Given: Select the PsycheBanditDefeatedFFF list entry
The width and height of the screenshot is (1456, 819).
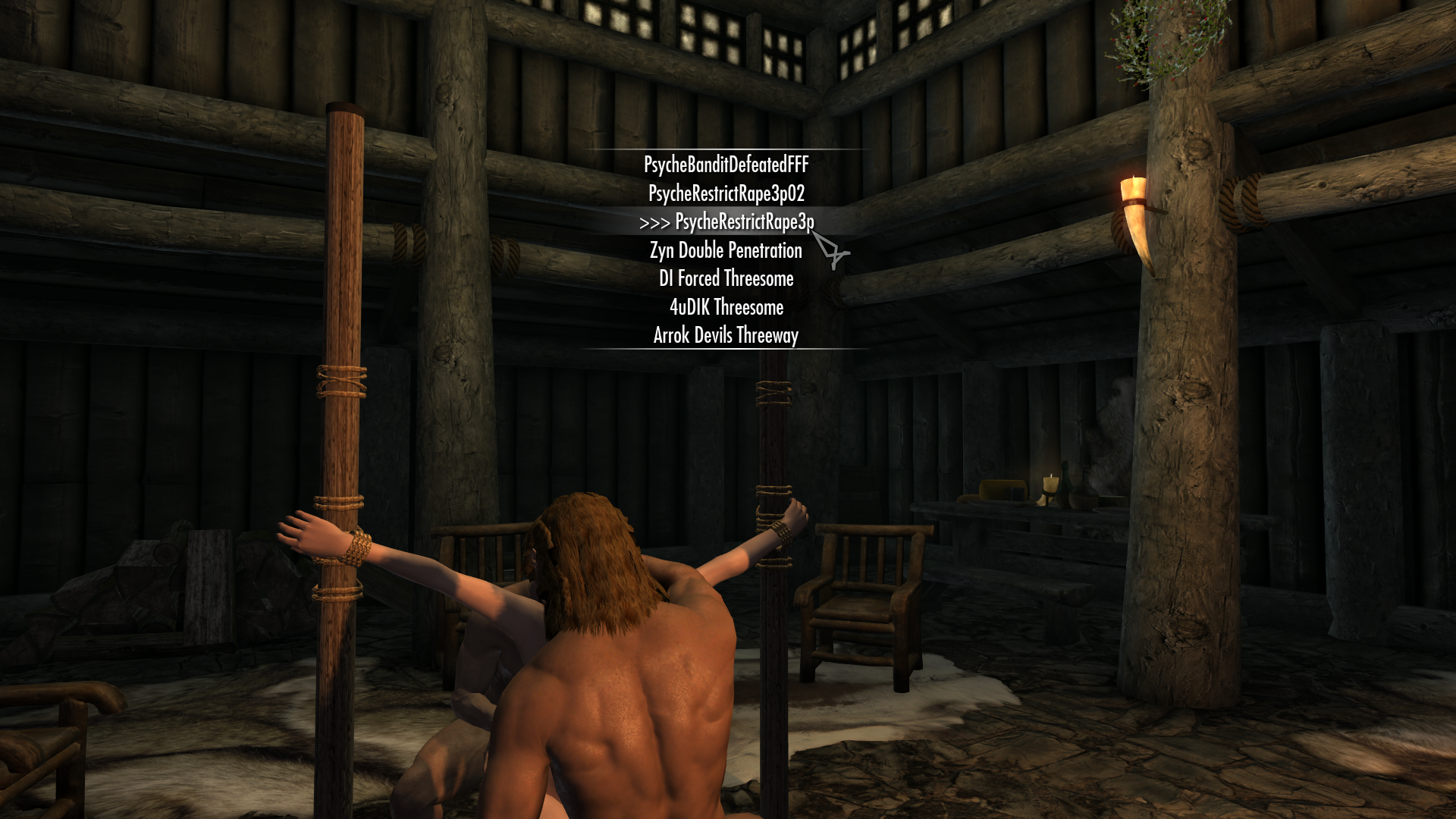Looking at the screenshot, I should (726, 165).
